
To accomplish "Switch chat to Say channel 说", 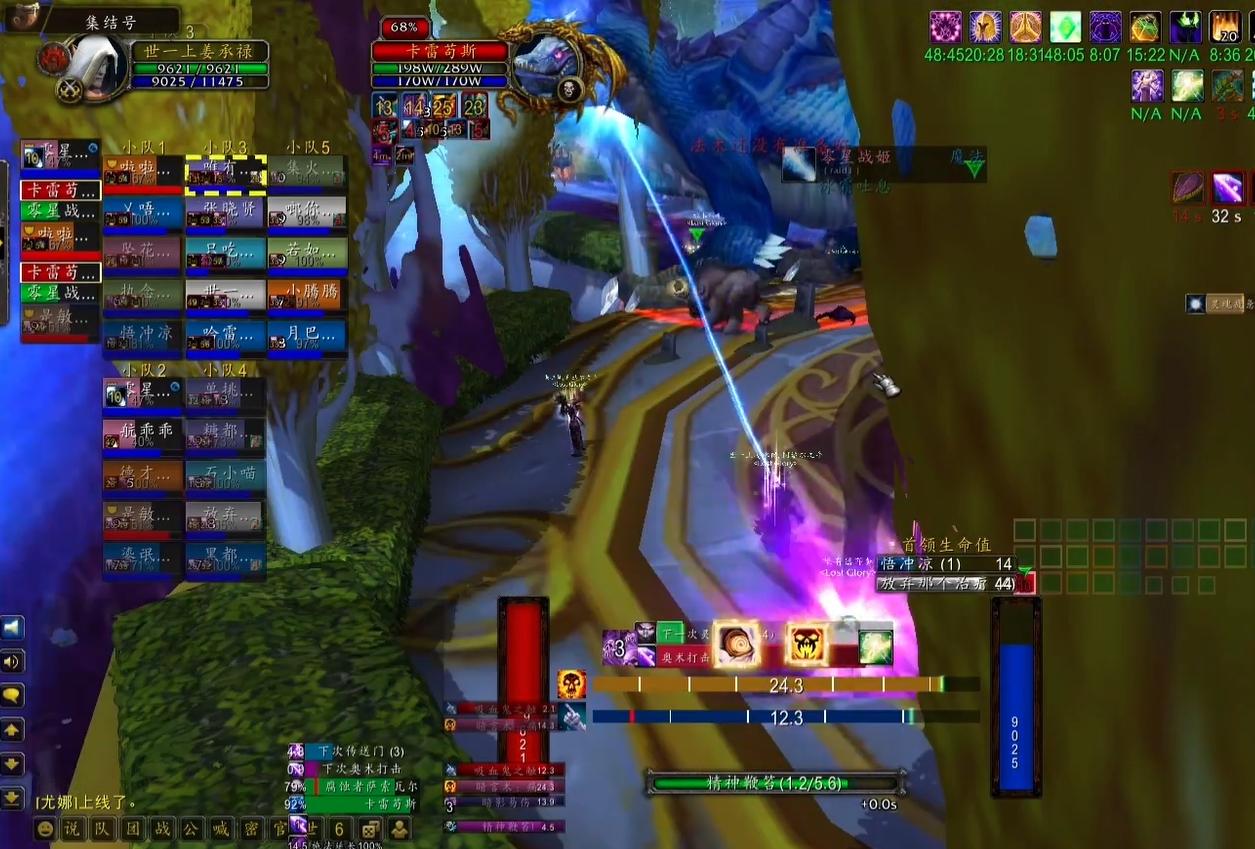I will tap(73, 829).
